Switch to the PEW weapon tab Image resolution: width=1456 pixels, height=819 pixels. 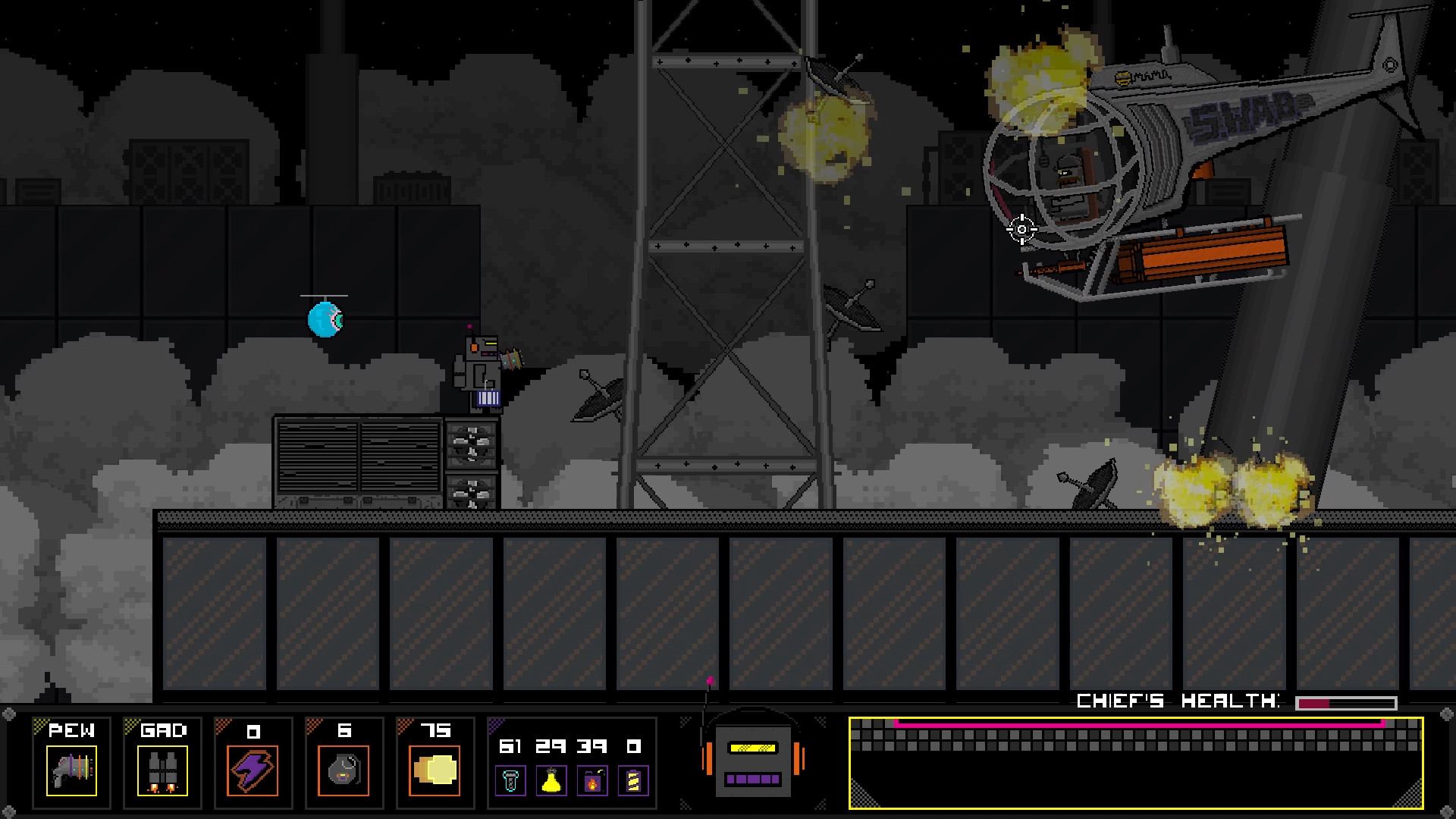(x=71, y=730)
